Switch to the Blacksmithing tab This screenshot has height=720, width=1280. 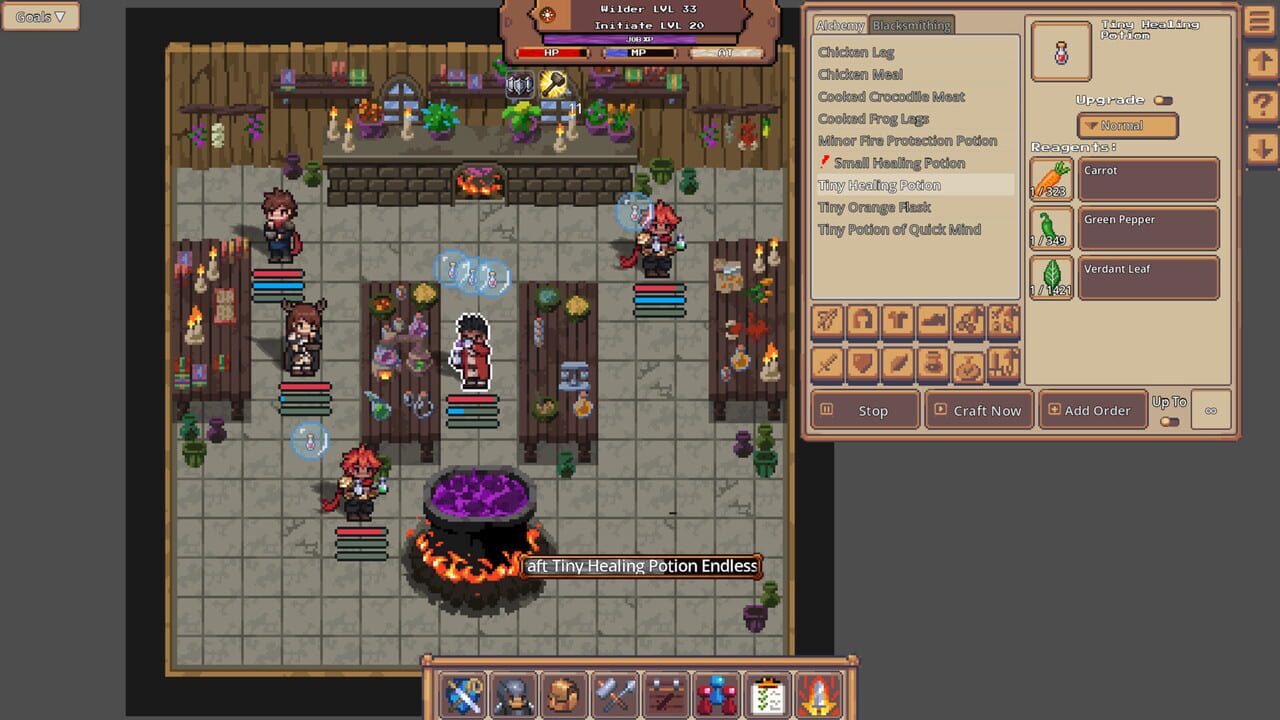(911, 25)
